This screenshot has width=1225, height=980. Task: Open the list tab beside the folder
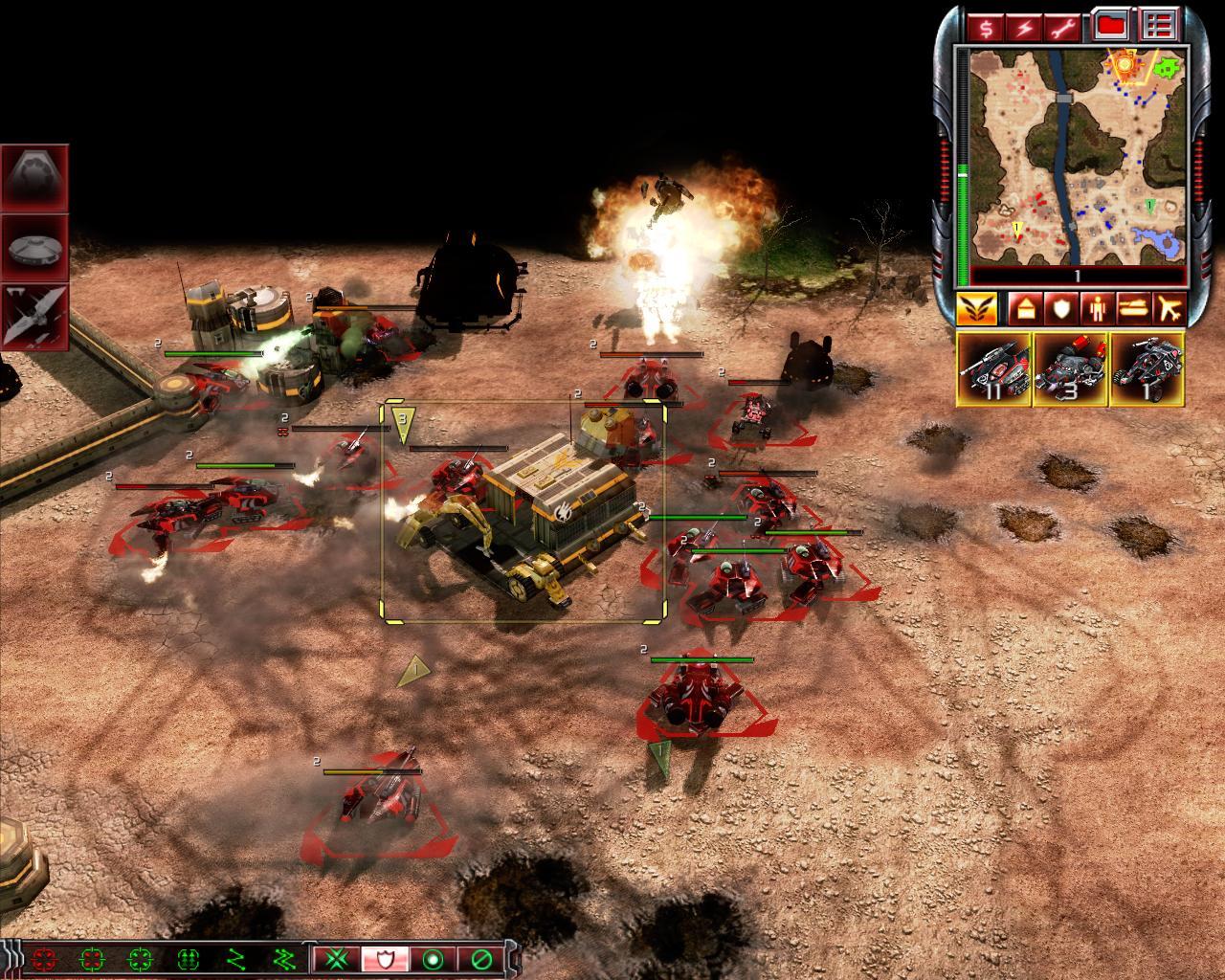point(1159,25)
